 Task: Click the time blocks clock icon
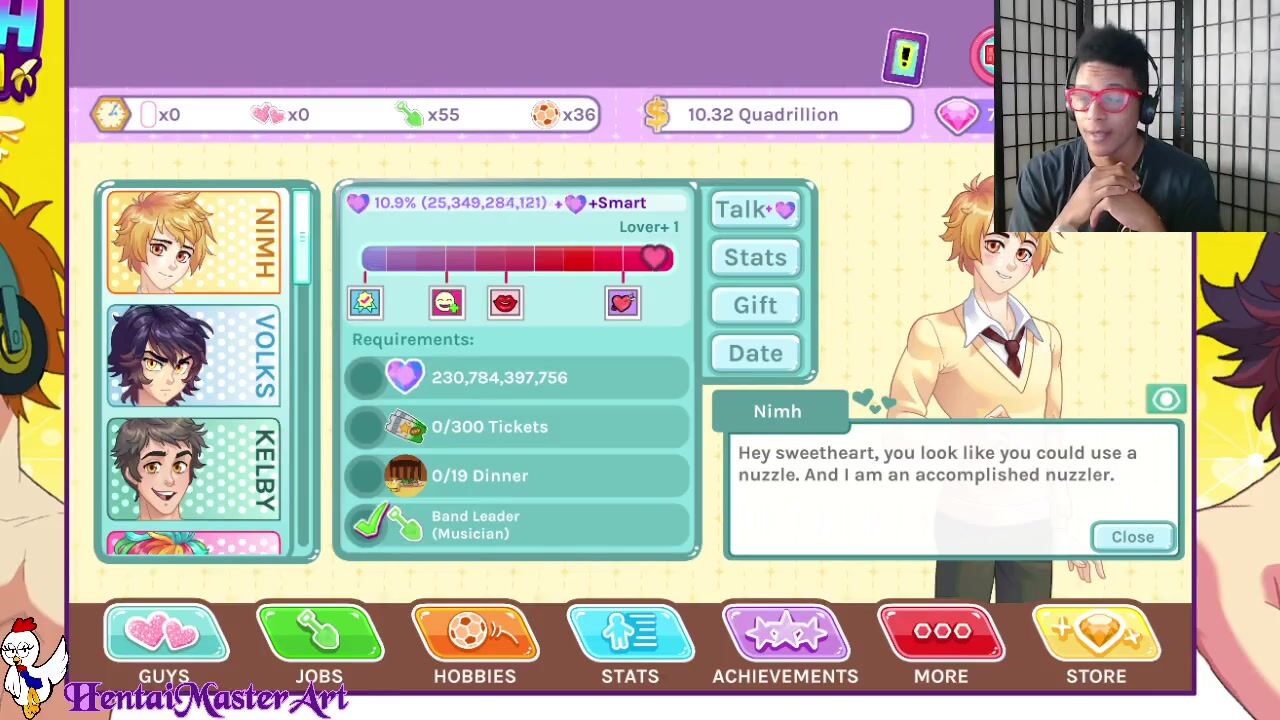(x=110, y=114)
